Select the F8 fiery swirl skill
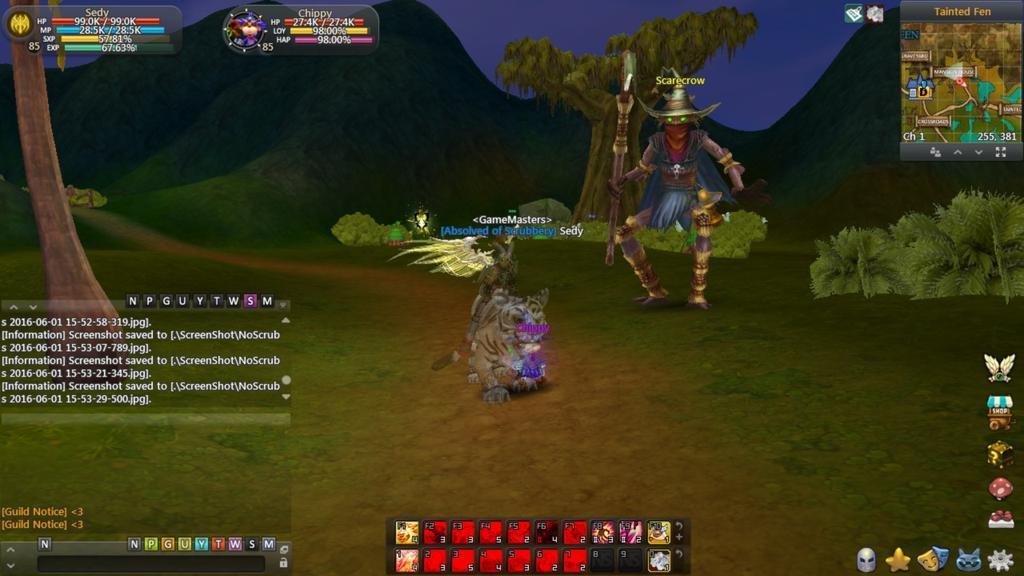The height and width of the screenshot is (576, 1024). [602, 532]
